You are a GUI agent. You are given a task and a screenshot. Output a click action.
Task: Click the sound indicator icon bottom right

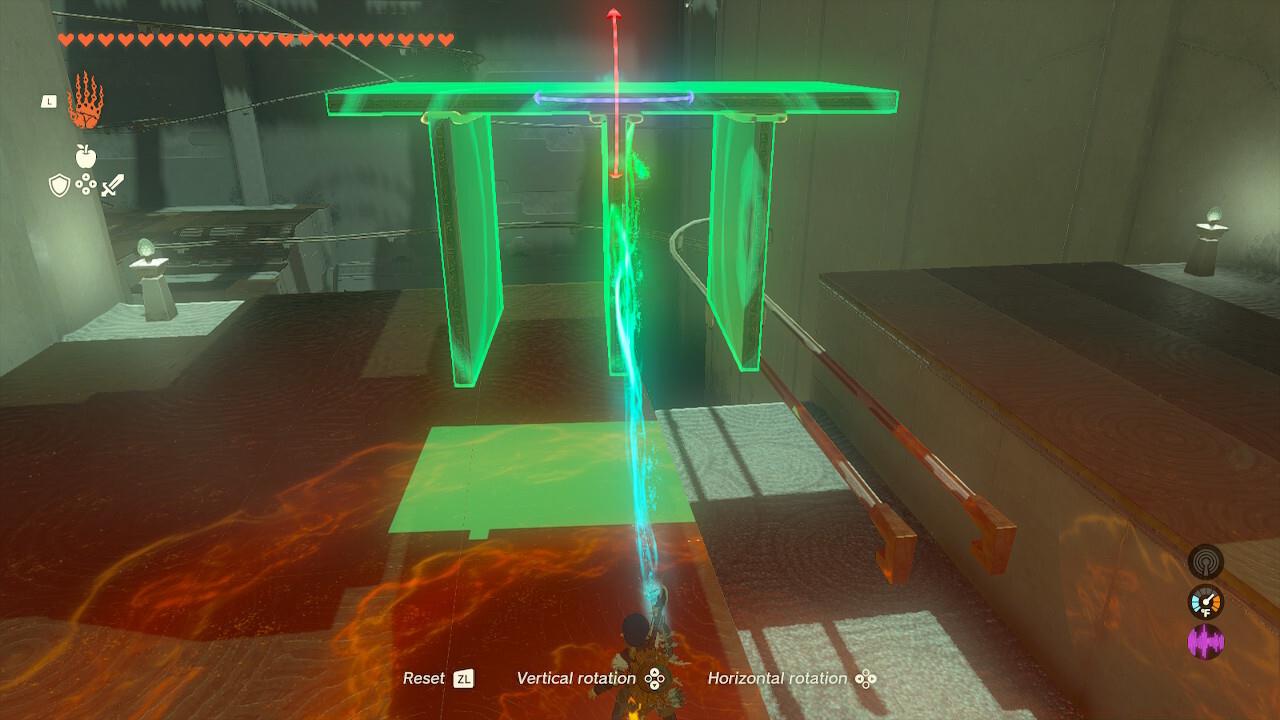coord(1207,563)
